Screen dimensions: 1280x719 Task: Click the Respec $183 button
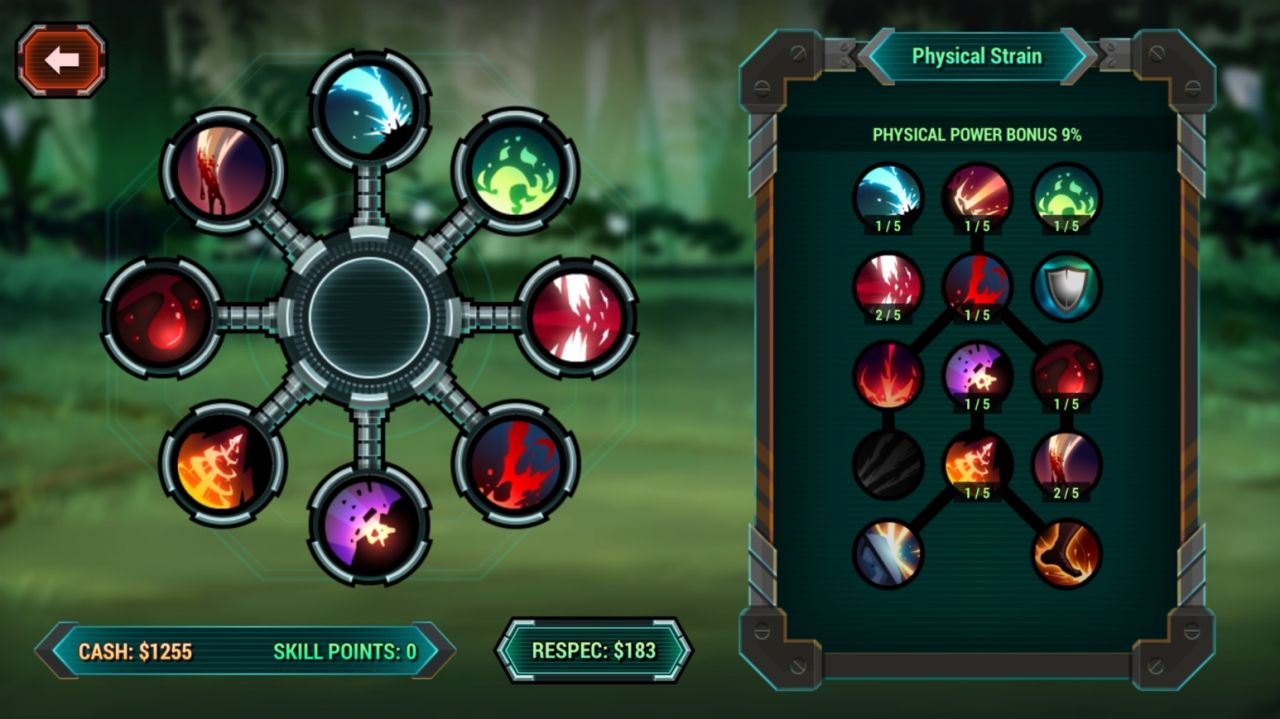[594, 650]
